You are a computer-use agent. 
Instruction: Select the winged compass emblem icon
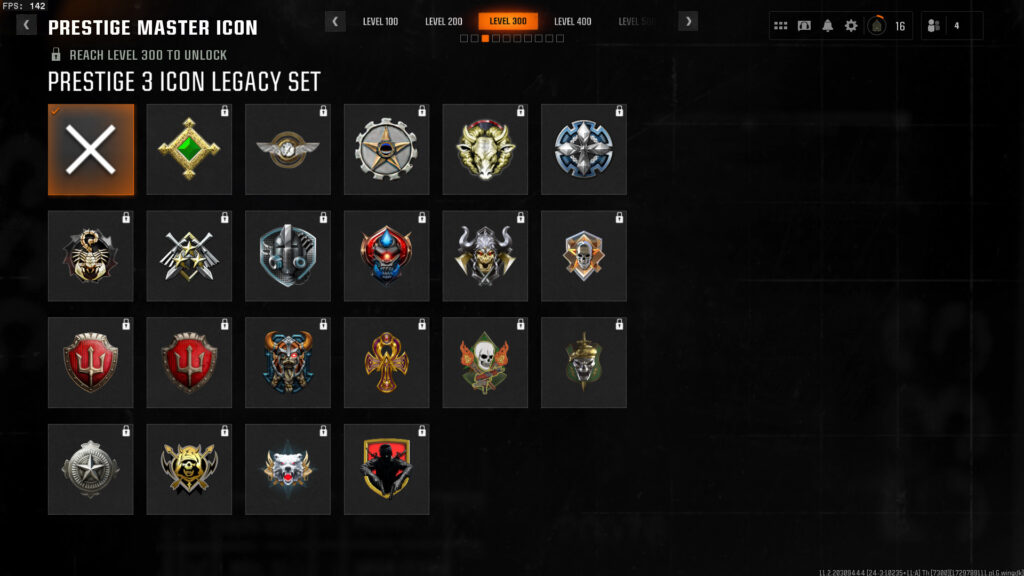(x=287, y=149)
